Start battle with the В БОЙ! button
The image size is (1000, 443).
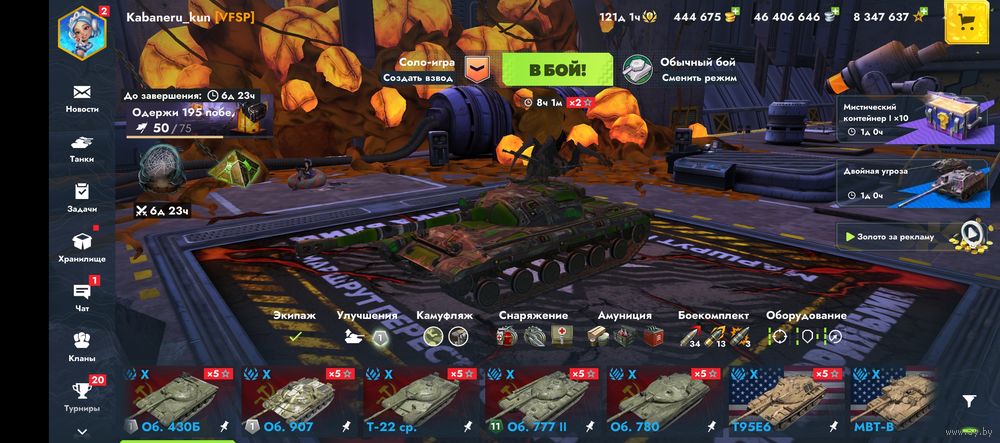coord(556,70)
